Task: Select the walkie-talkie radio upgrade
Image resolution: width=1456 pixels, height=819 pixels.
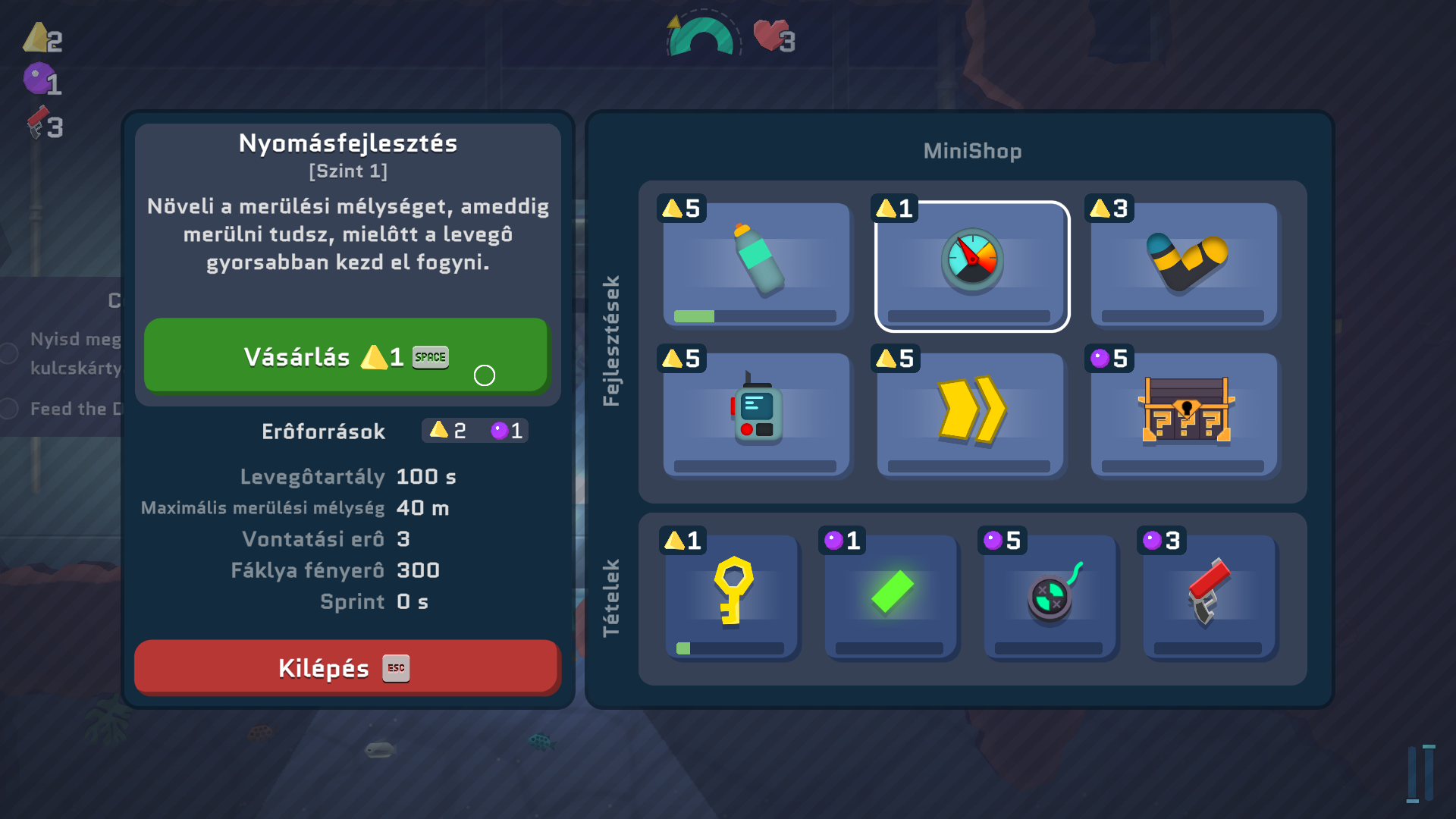Action: (756, 414)
